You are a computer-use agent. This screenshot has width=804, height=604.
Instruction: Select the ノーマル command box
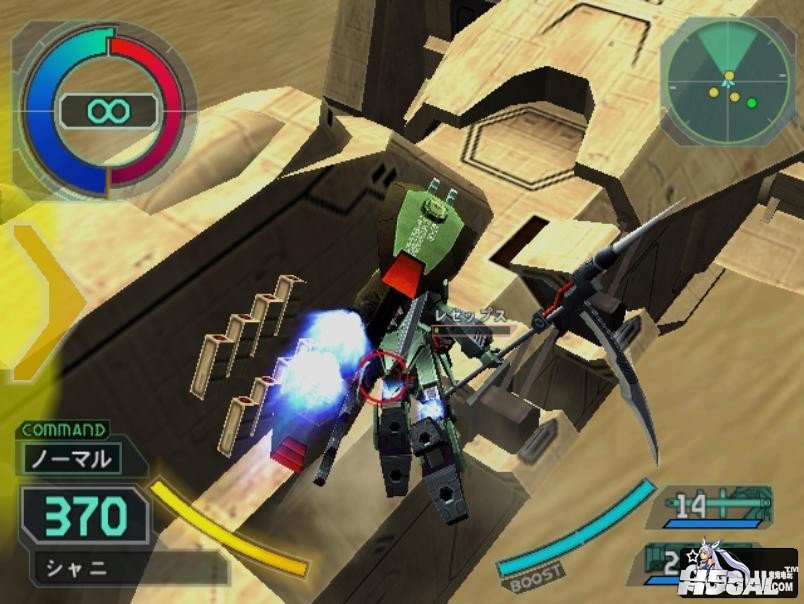(73, 460)
